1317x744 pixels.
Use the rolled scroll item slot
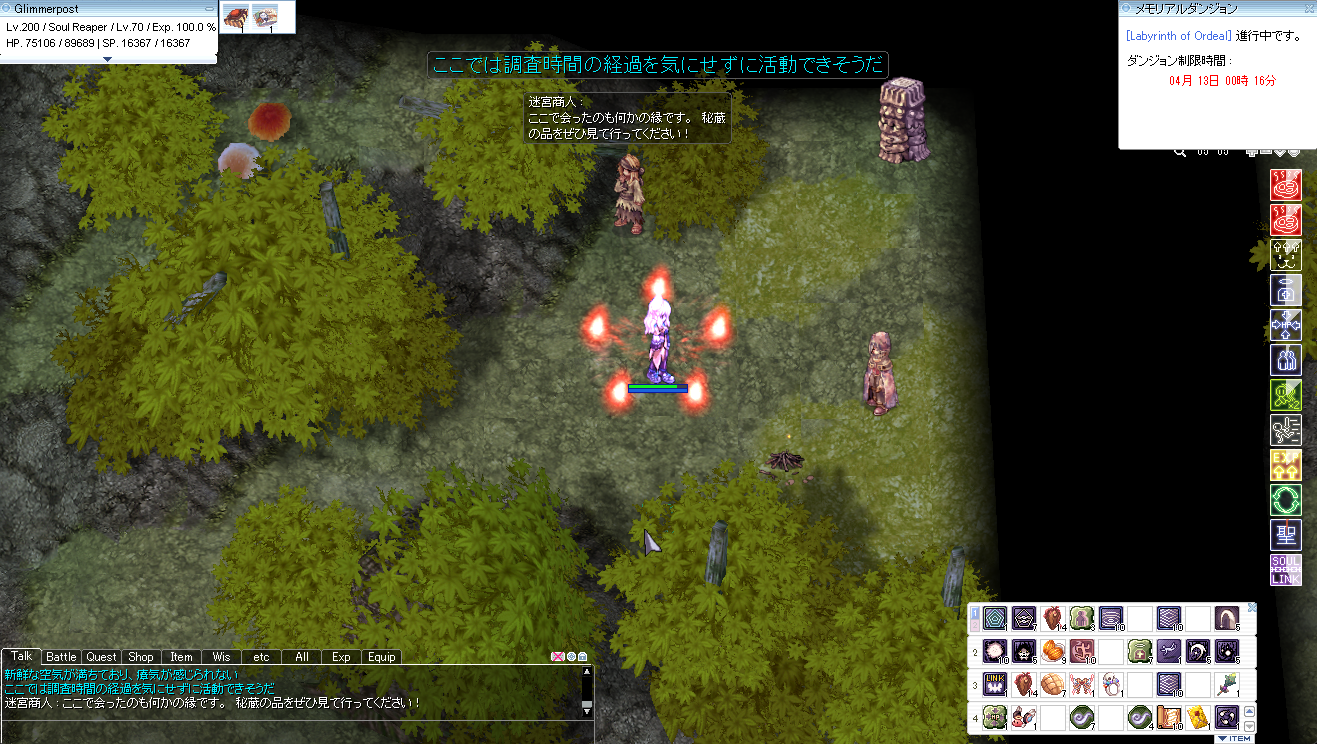(1169, 717)
